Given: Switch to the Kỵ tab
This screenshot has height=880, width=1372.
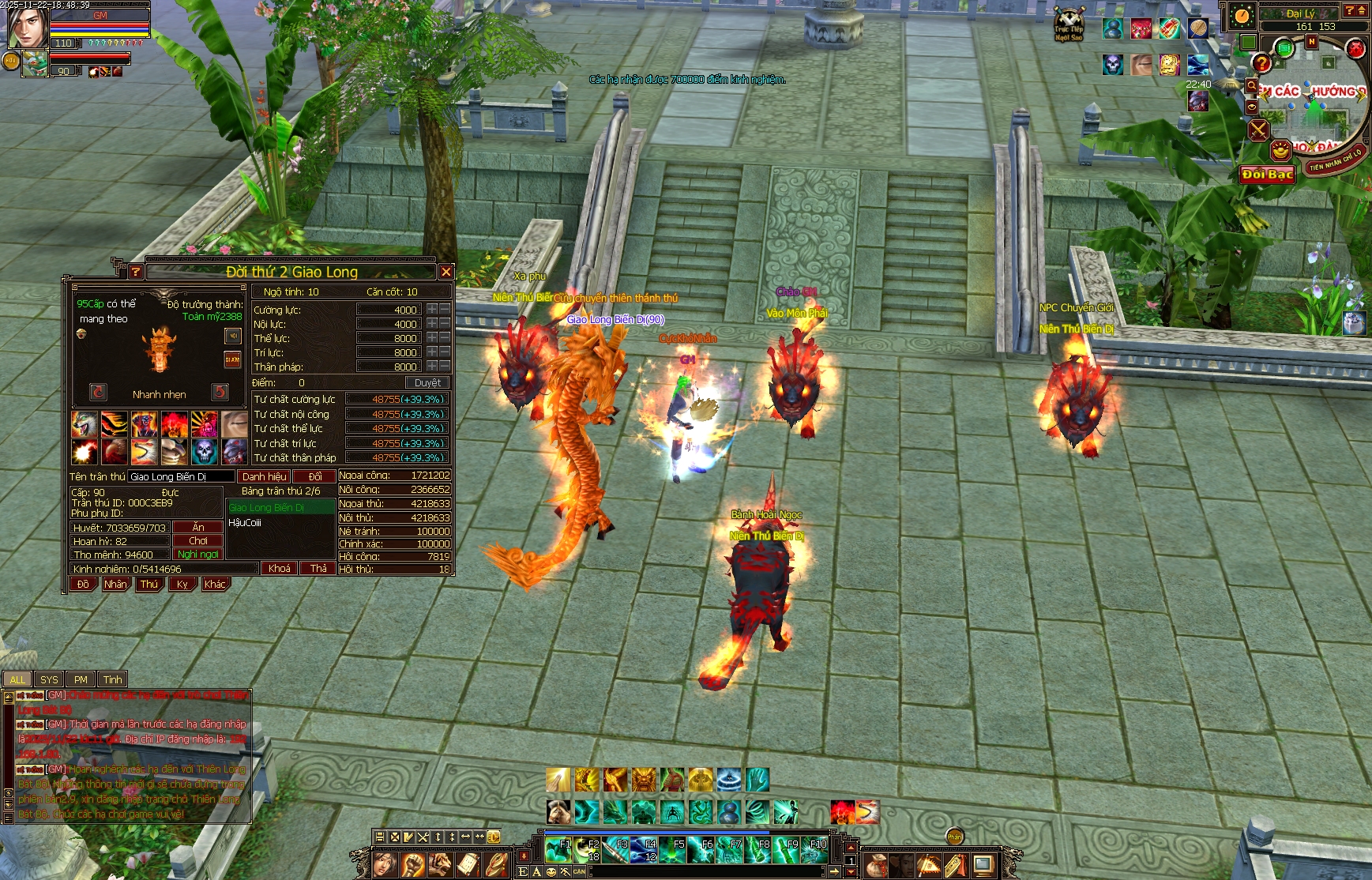Looking at the screenshot, I should pyautogui.click(x=182, y=585).
